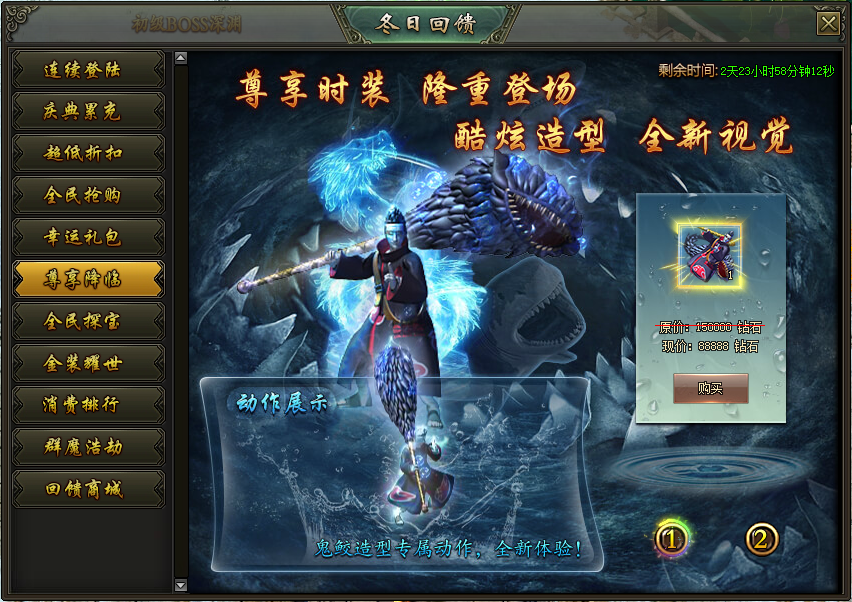
Task: Select the 超低折扣 tab
Action: coord(88,153)
